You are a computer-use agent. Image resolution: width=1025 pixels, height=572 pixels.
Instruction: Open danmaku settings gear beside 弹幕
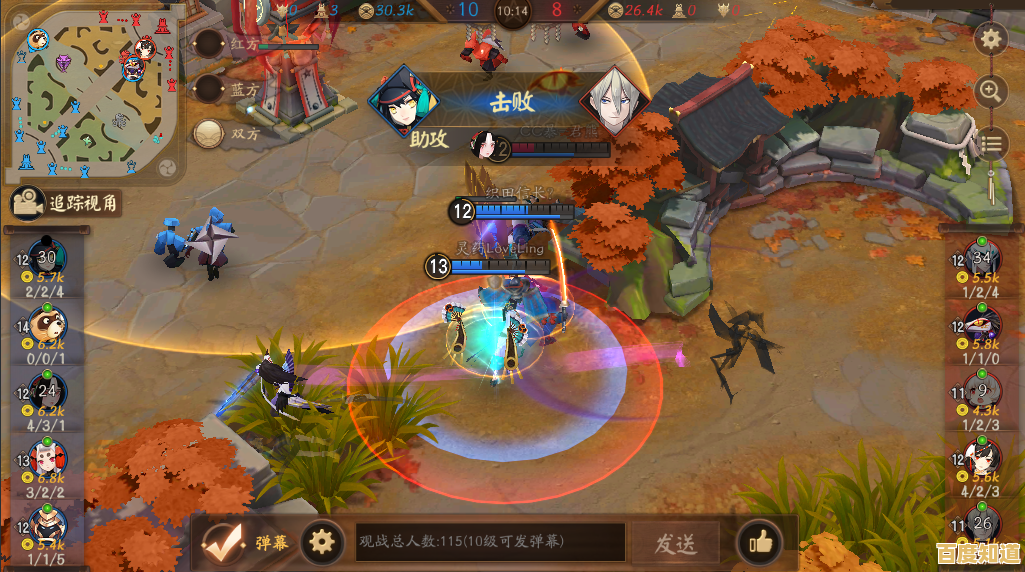[x=321, y=543]
